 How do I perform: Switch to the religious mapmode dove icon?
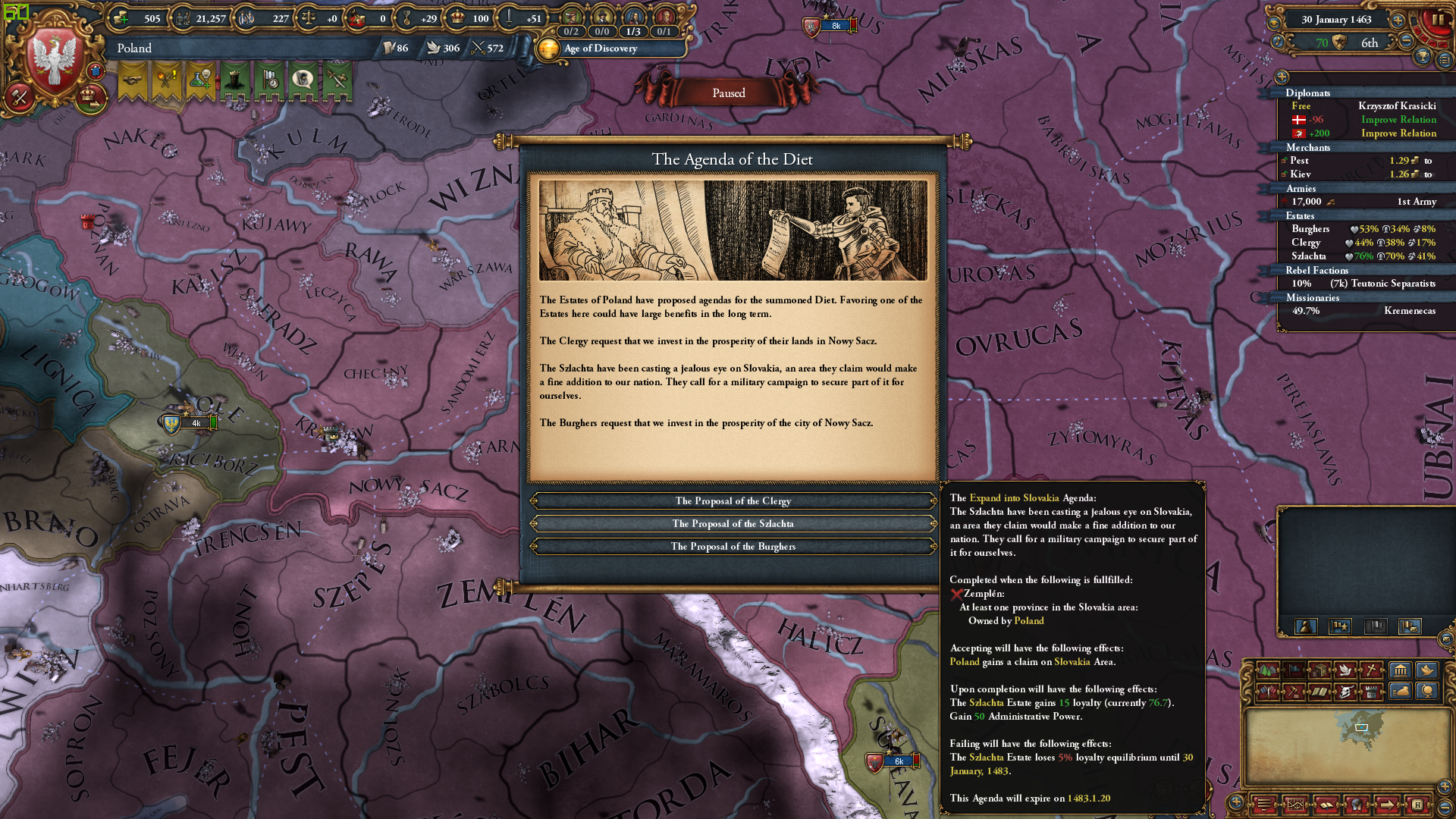click(1346, 671)
